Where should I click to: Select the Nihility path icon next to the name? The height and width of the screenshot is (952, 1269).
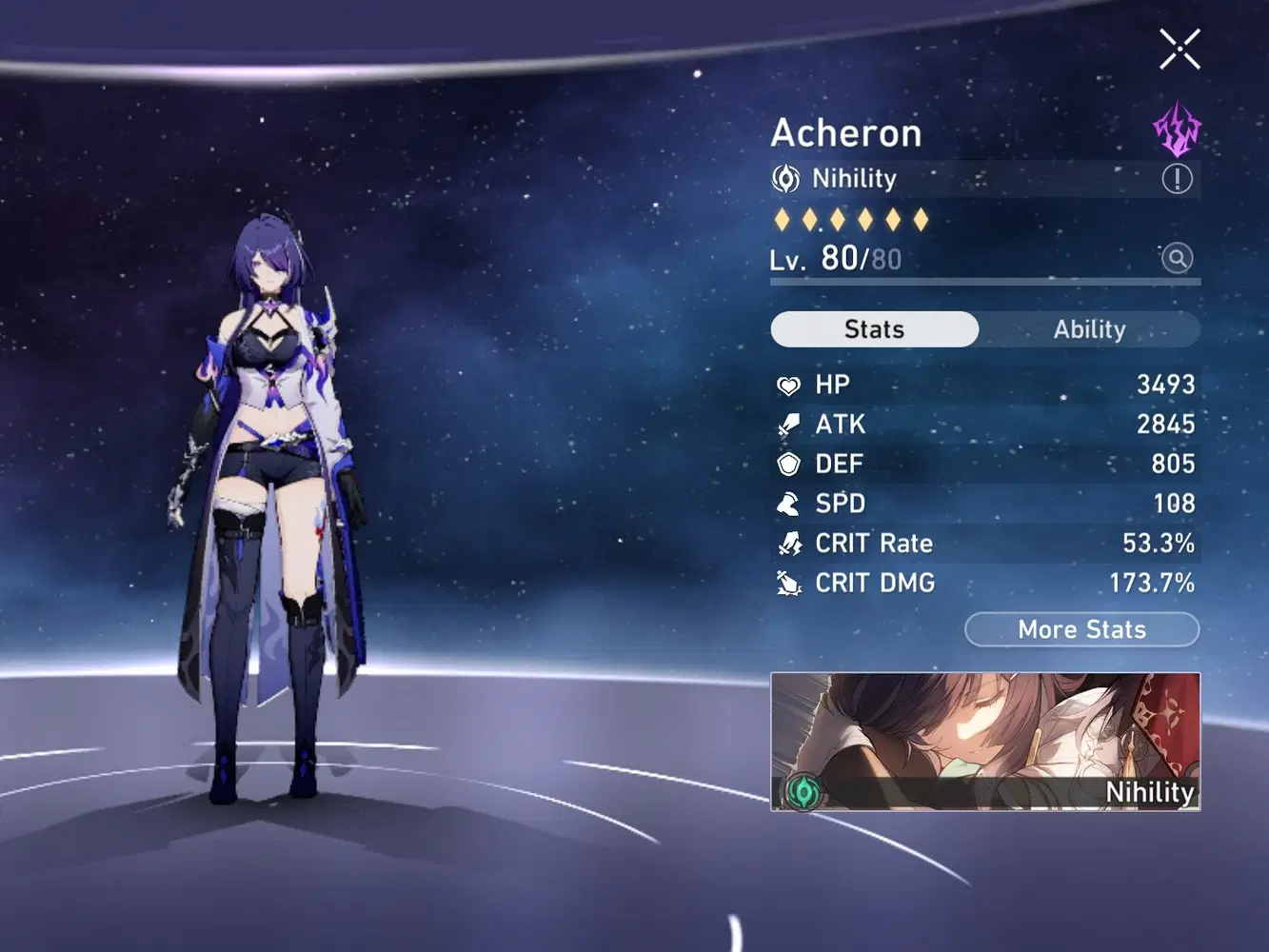tap(787, 178)
